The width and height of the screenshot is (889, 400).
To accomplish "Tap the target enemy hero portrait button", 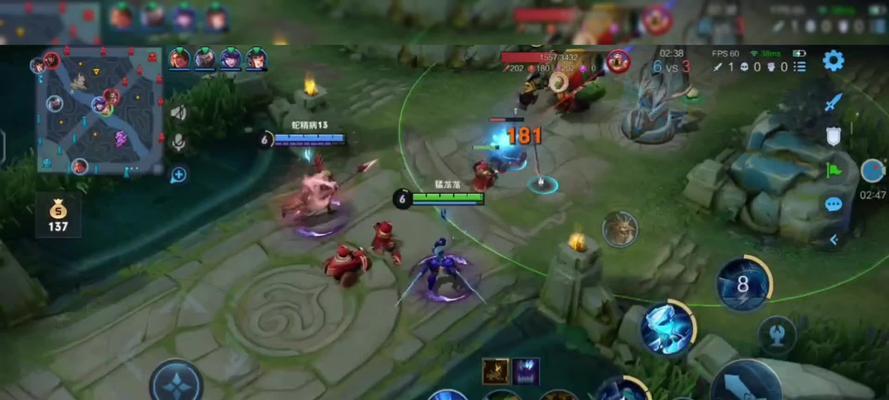I will pyautogui.click(x=620, y=228).
